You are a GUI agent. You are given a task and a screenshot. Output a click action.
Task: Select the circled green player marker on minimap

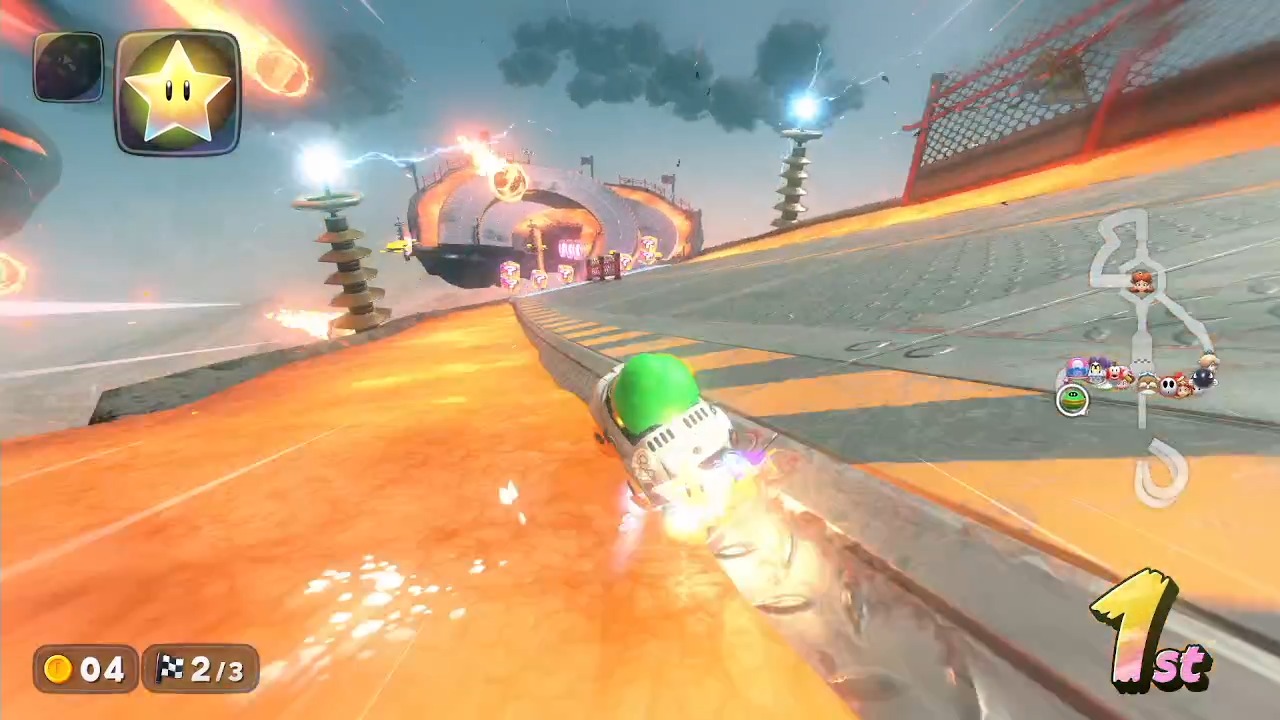[x=1073, y=400]
